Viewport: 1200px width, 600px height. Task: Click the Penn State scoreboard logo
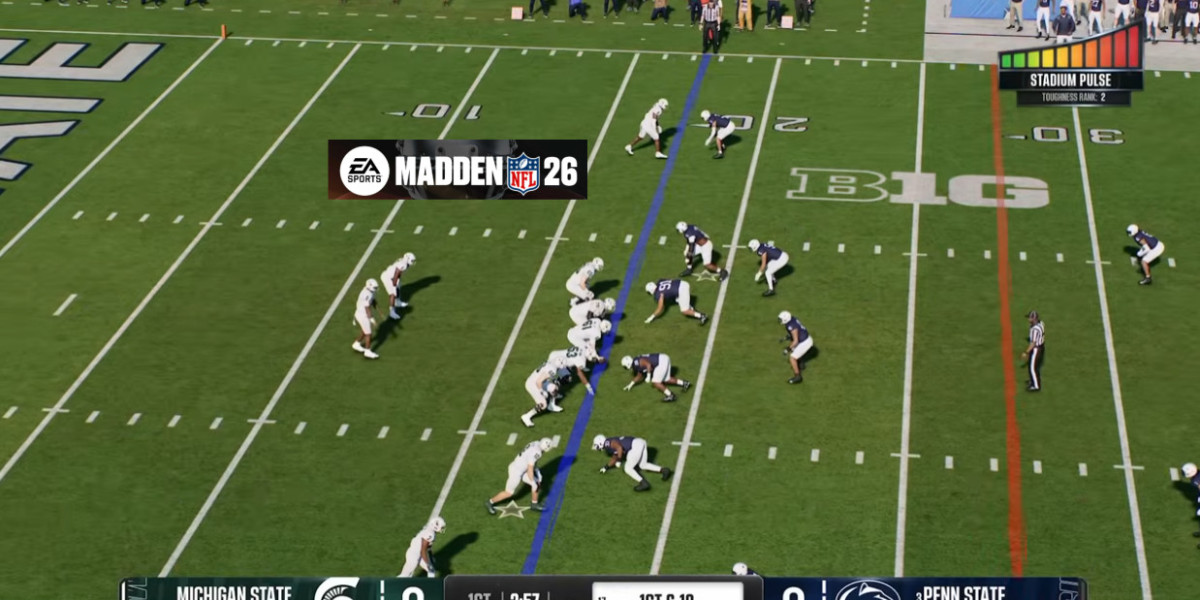pyautogui.click(x=866, y=591)
